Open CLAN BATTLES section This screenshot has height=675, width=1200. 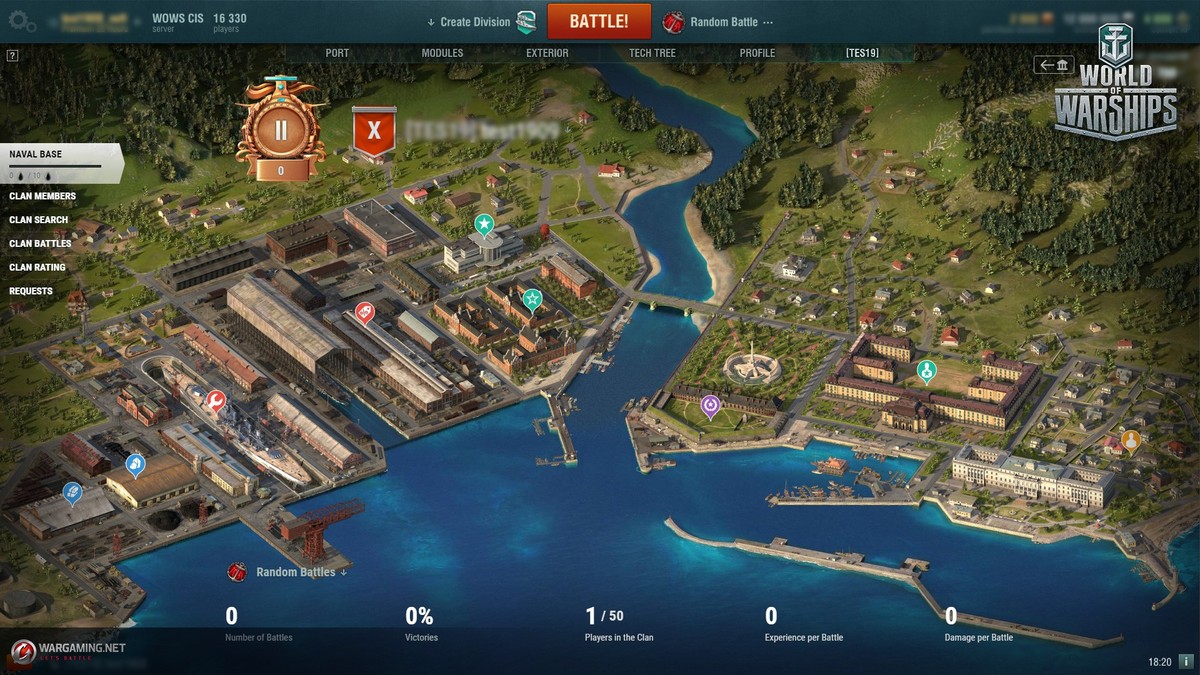click(x=40, y=244)
